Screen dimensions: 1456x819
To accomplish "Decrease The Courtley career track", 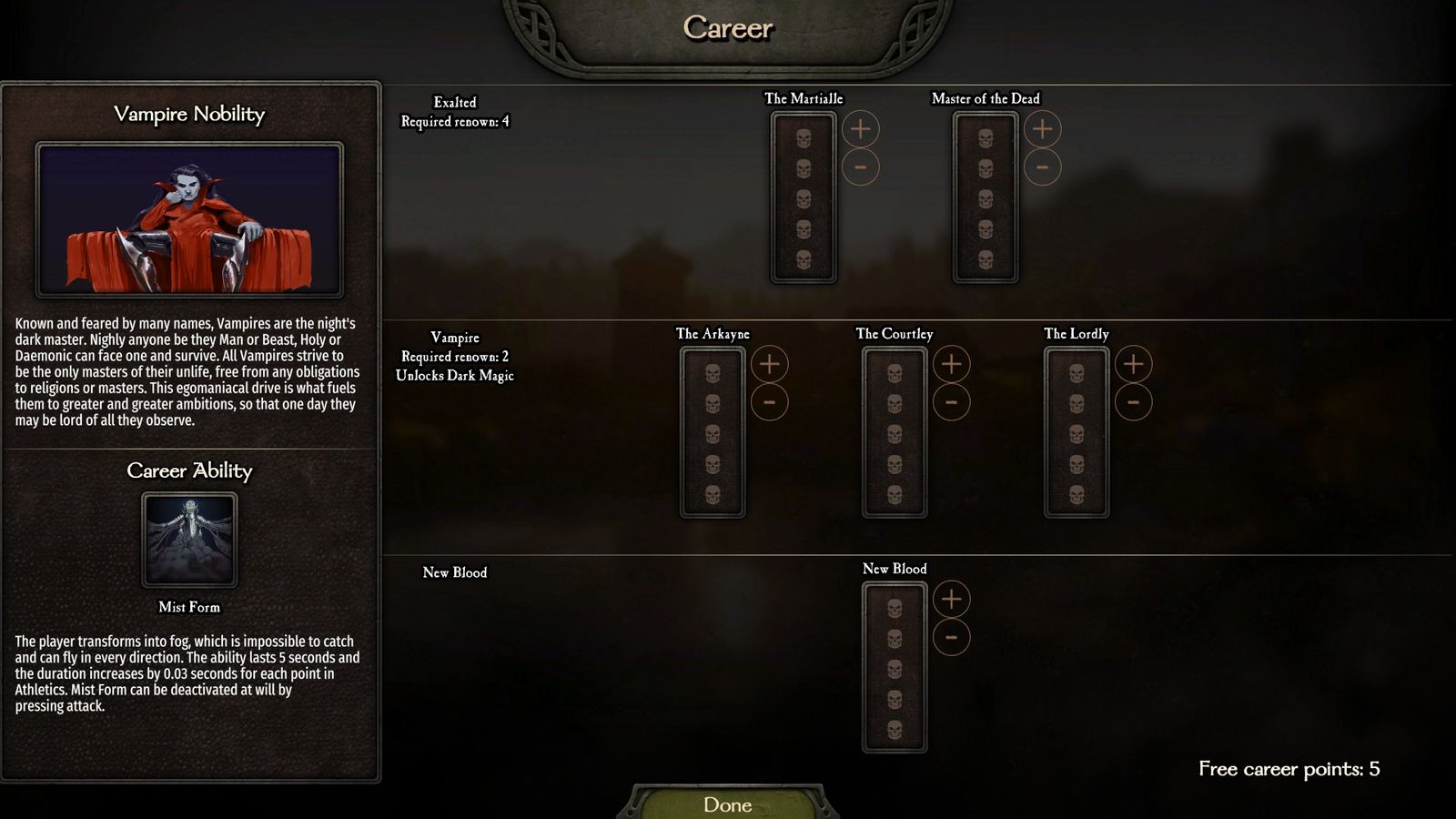I will pyautogui.click(x=951, y=402).
